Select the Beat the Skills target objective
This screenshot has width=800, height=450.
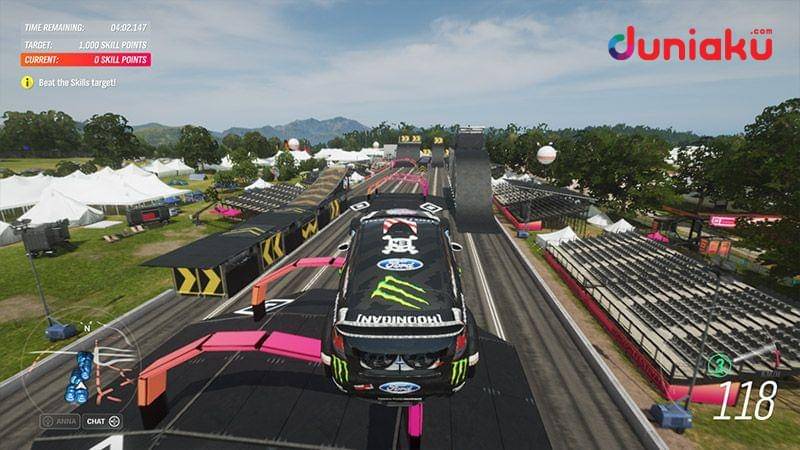77,82
